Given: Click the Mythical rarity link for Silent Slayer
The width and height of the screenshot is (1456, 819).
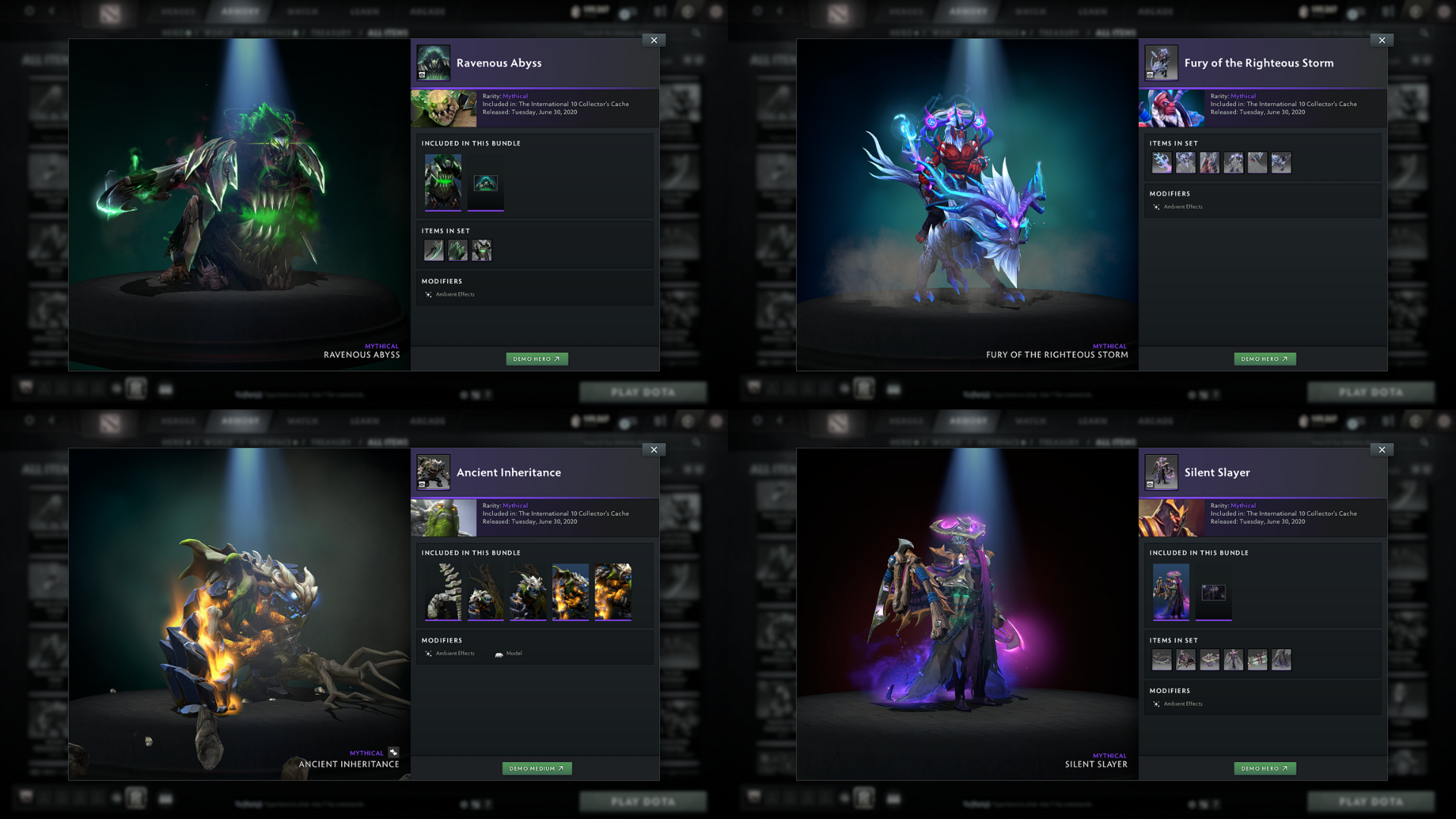Looking at the screenshot, I should [1244, 505].
